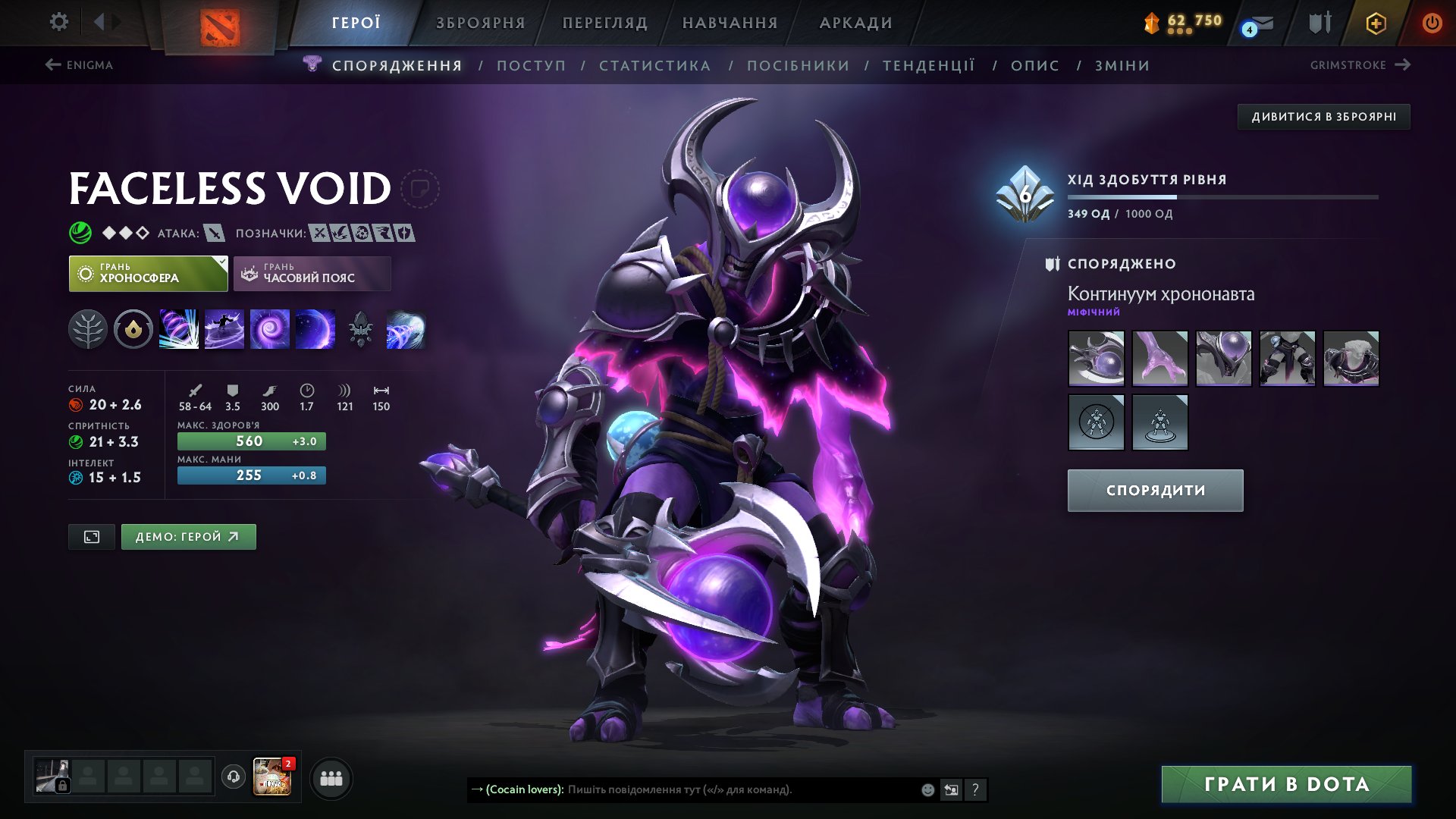Switch to the Часовий пояс facet
1456x819 pixels.
[311, 273]
